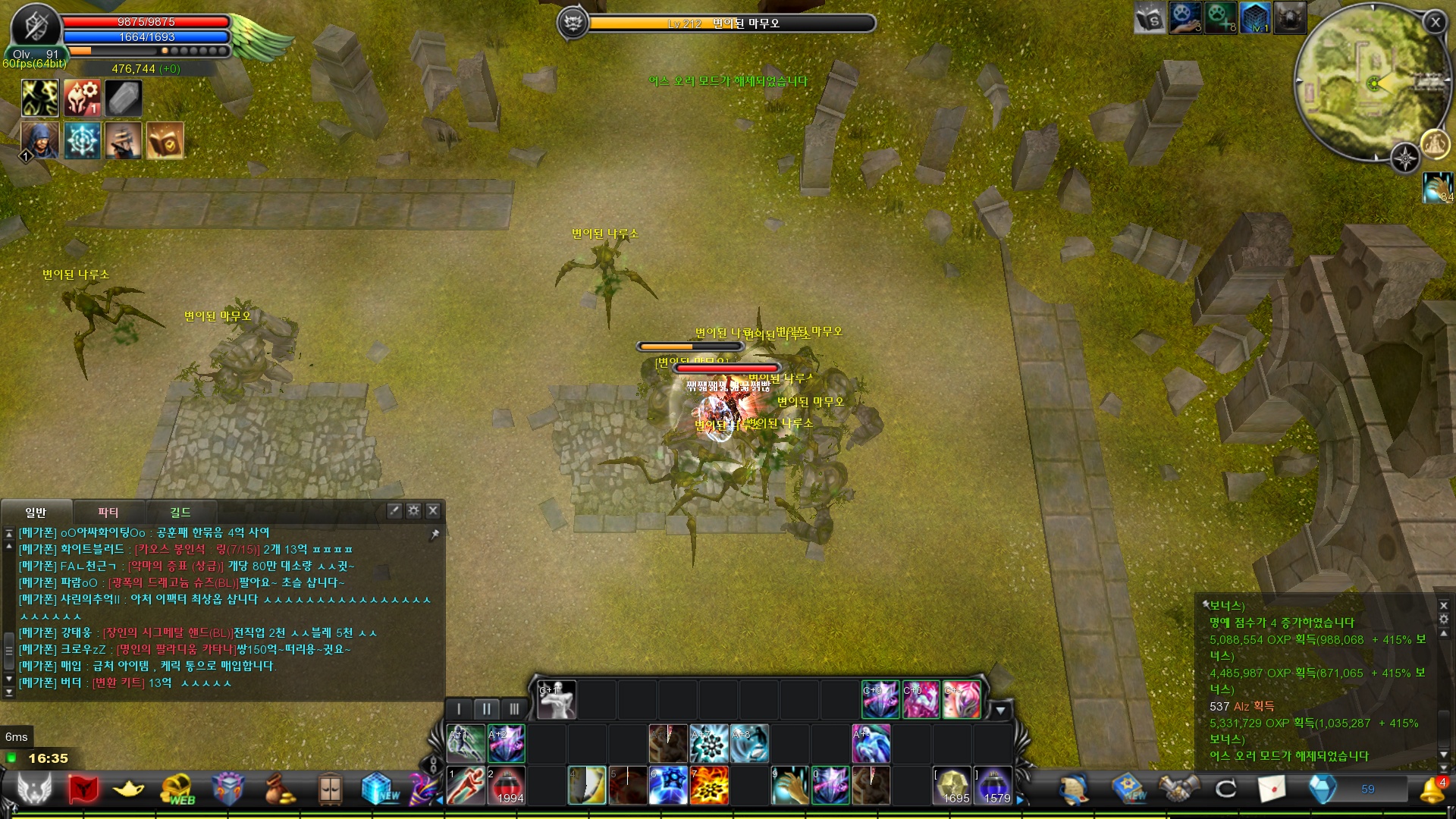This screenshot has height=819, width=1456.
Task: Open the skill book S icon
Action: coord(1150,18)
